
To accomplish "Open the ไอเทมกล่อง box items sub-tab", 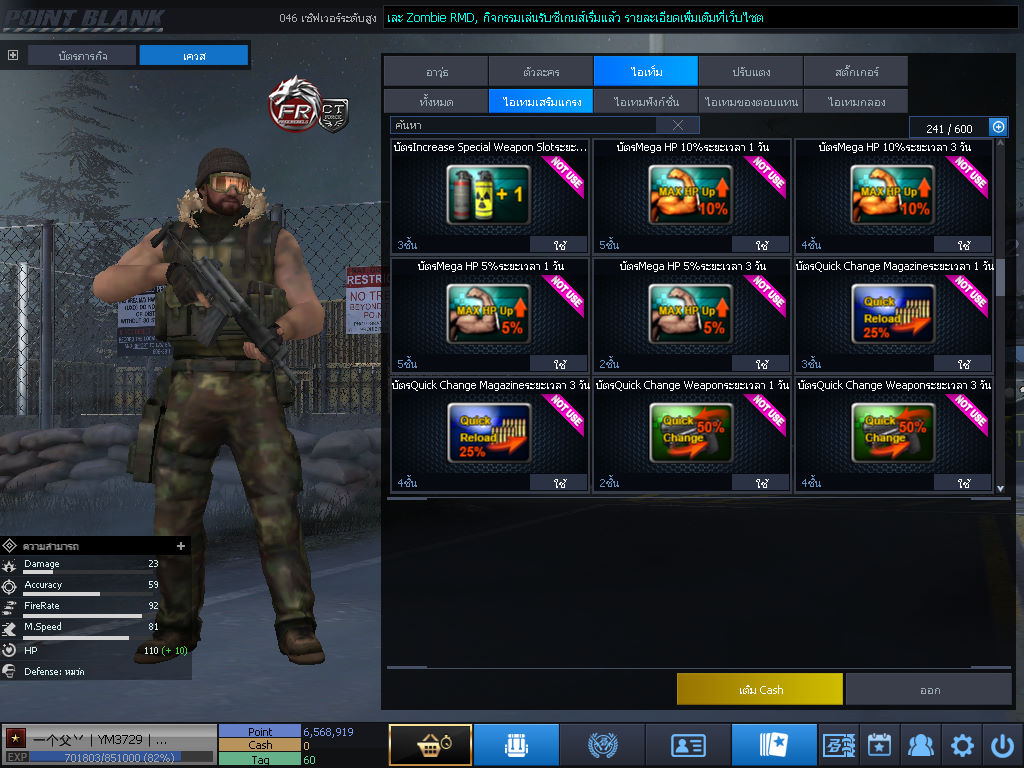I will pyautogui.click(x=855, y=102).
